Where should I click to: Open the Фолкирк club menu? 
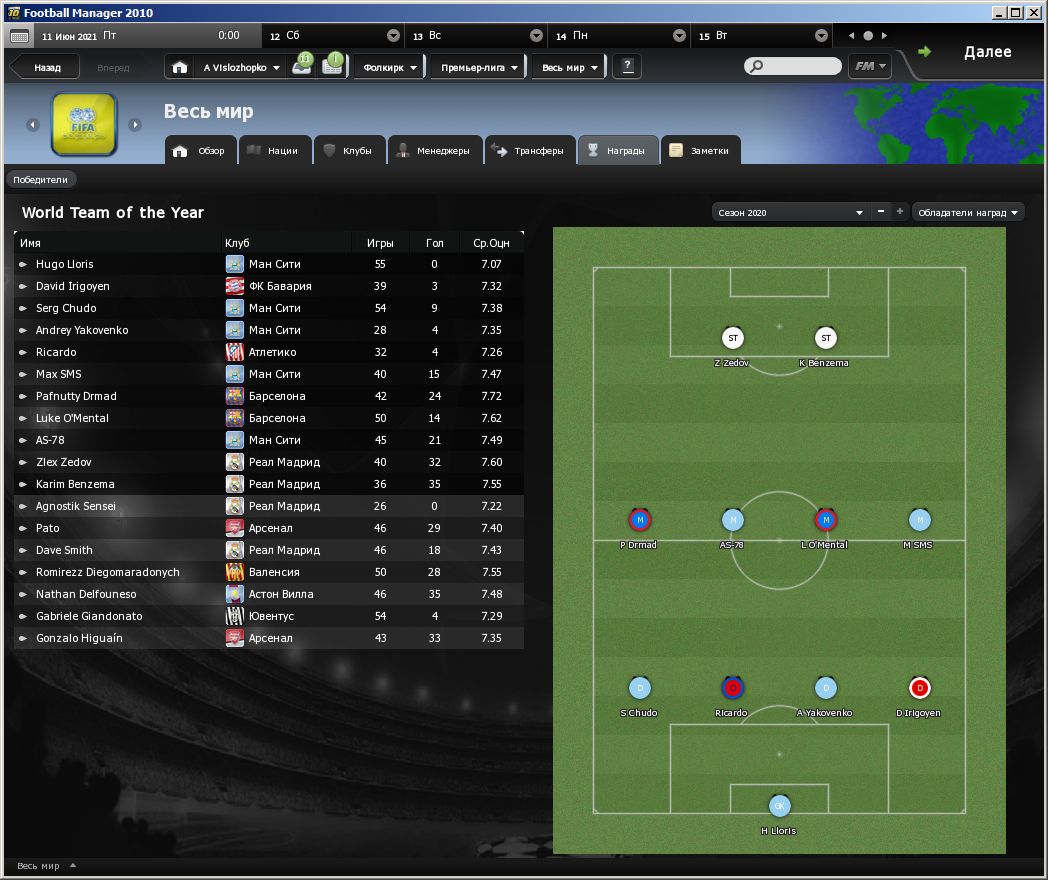pos(390,68)
